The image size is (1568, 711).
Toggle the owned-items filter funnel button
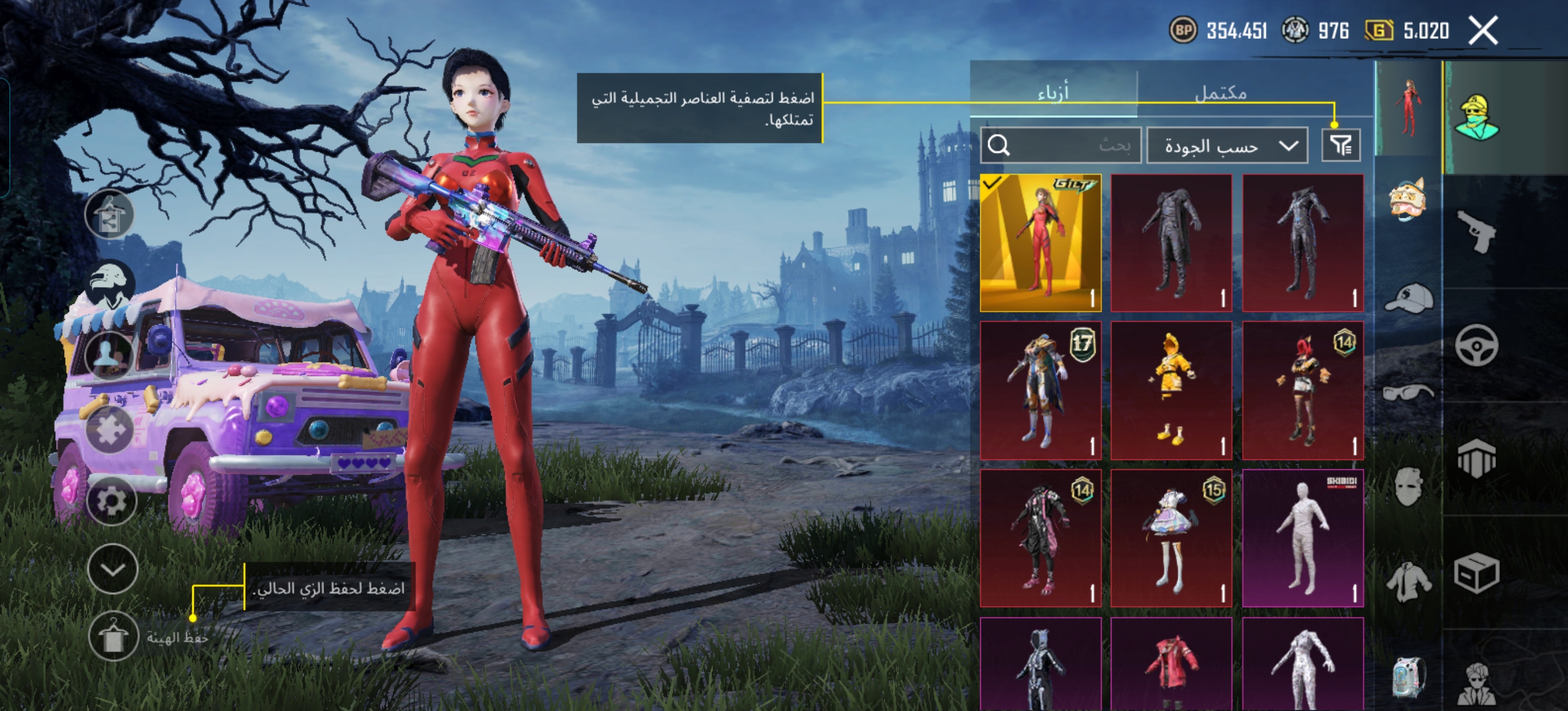1340,145
